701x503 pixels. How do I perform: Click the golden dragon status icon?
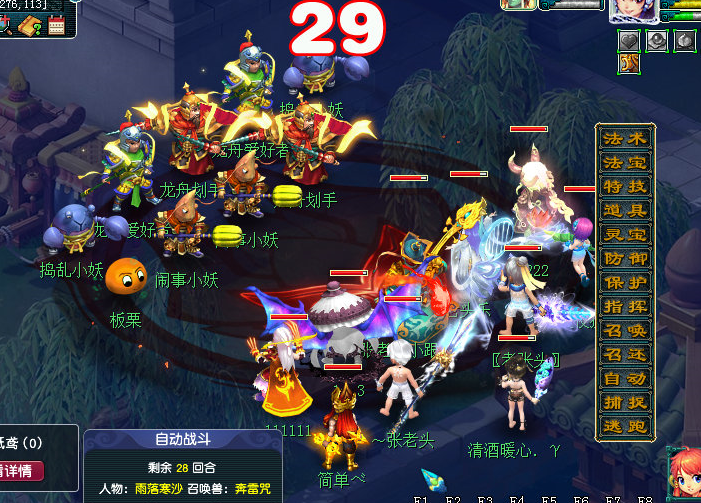click(x=629, y=63)
